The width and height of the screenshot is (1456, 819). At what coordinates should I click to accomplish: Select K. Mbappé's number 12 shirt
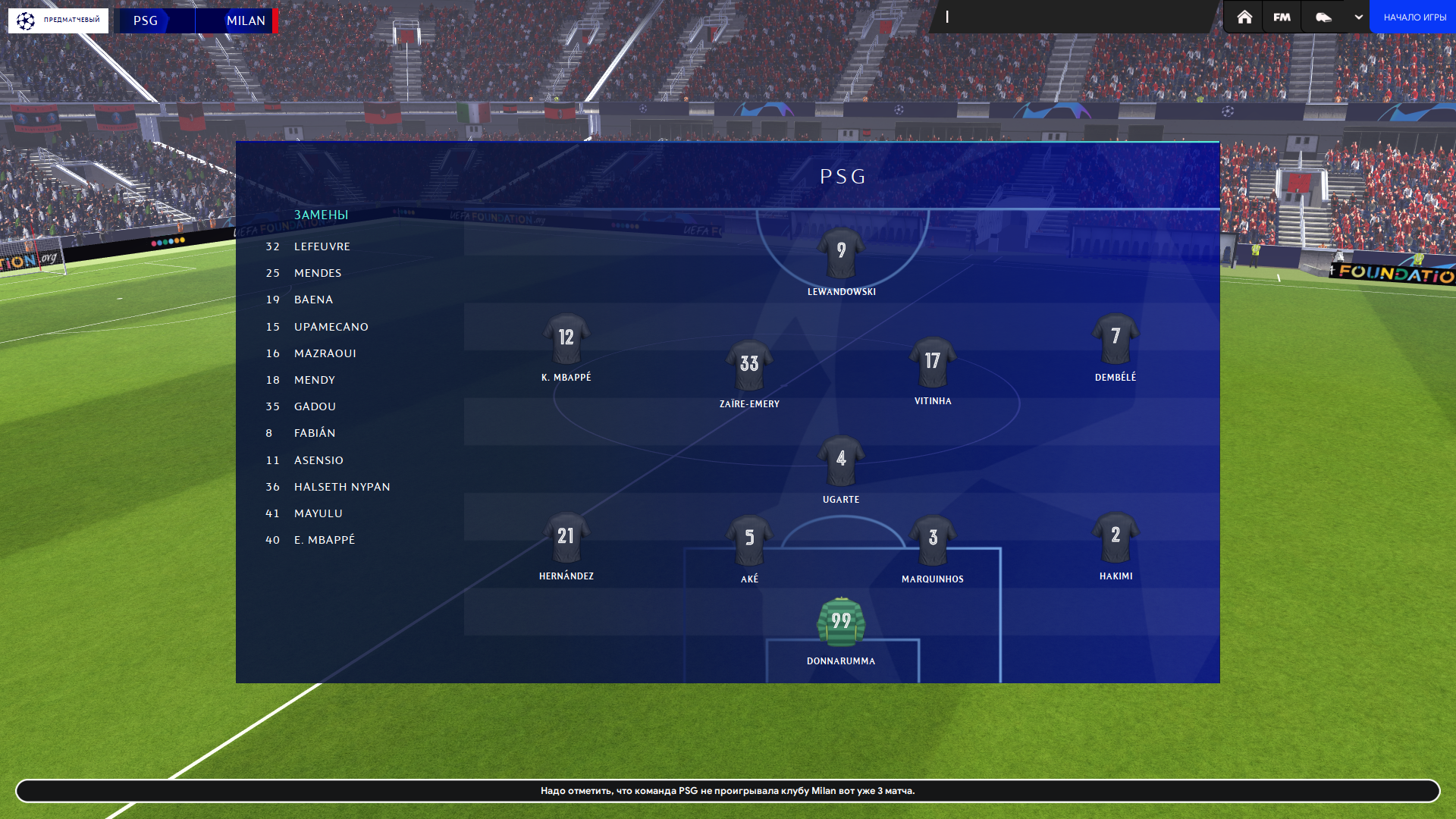[x=566, y=338]
